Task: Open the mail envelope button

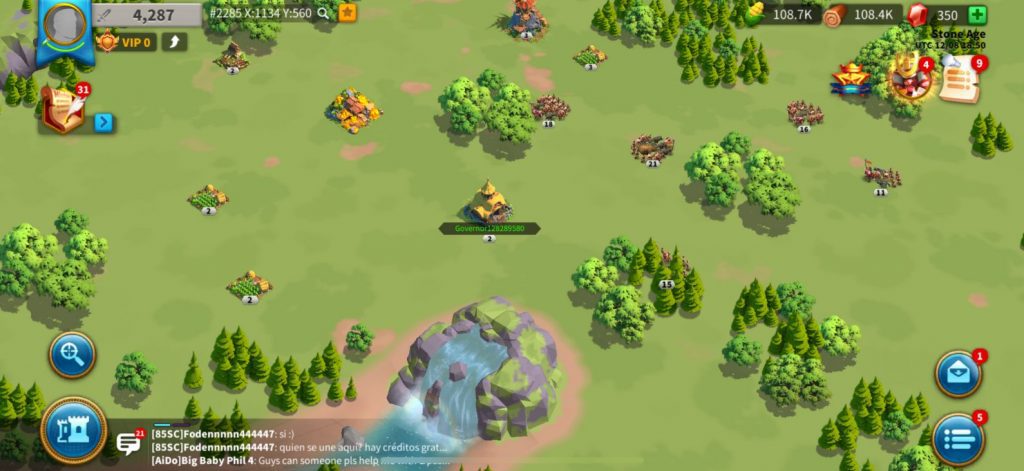Action: [x=957, y=373]
